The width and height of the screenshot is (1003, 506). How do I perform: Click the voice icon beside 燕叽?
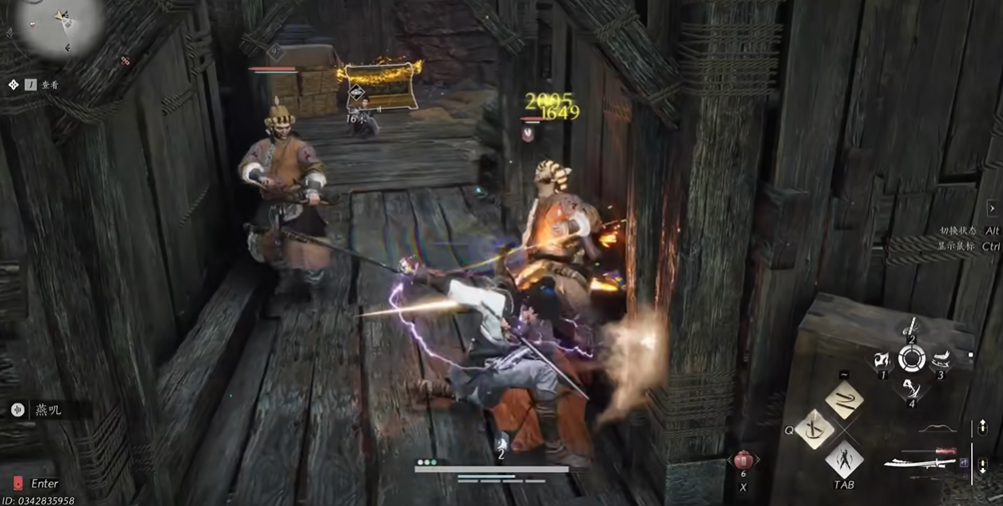(x=18, y=410)
